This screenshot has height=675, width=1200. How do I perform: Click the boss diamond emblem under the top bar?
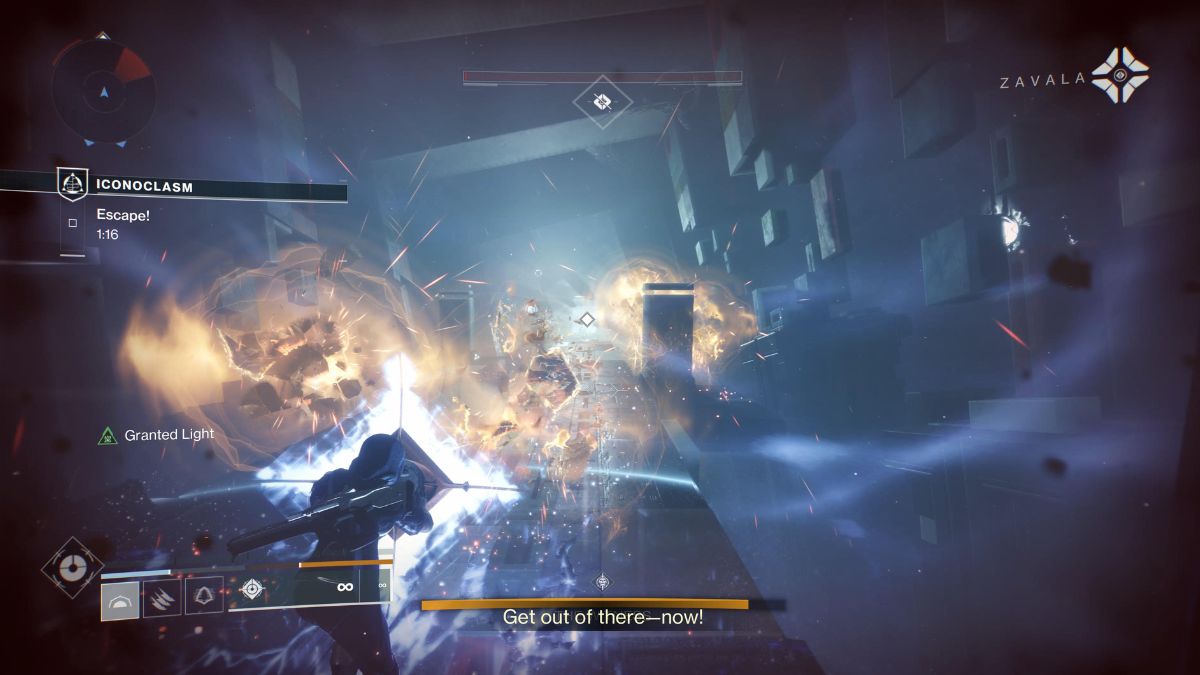[602, 100]
